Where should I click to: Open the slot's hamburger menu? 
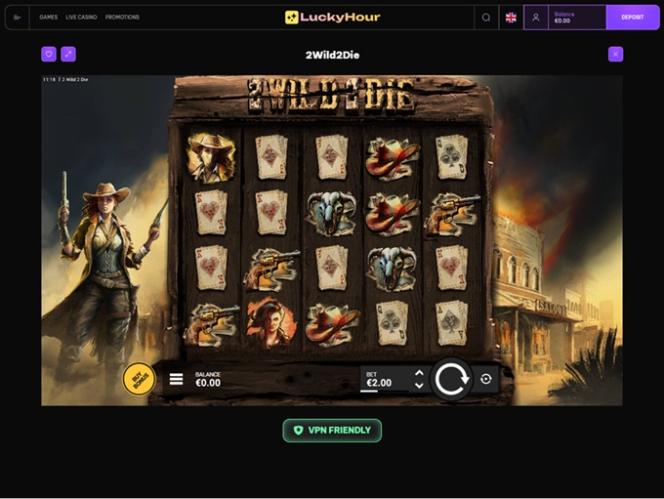click(x=176, y=379)
